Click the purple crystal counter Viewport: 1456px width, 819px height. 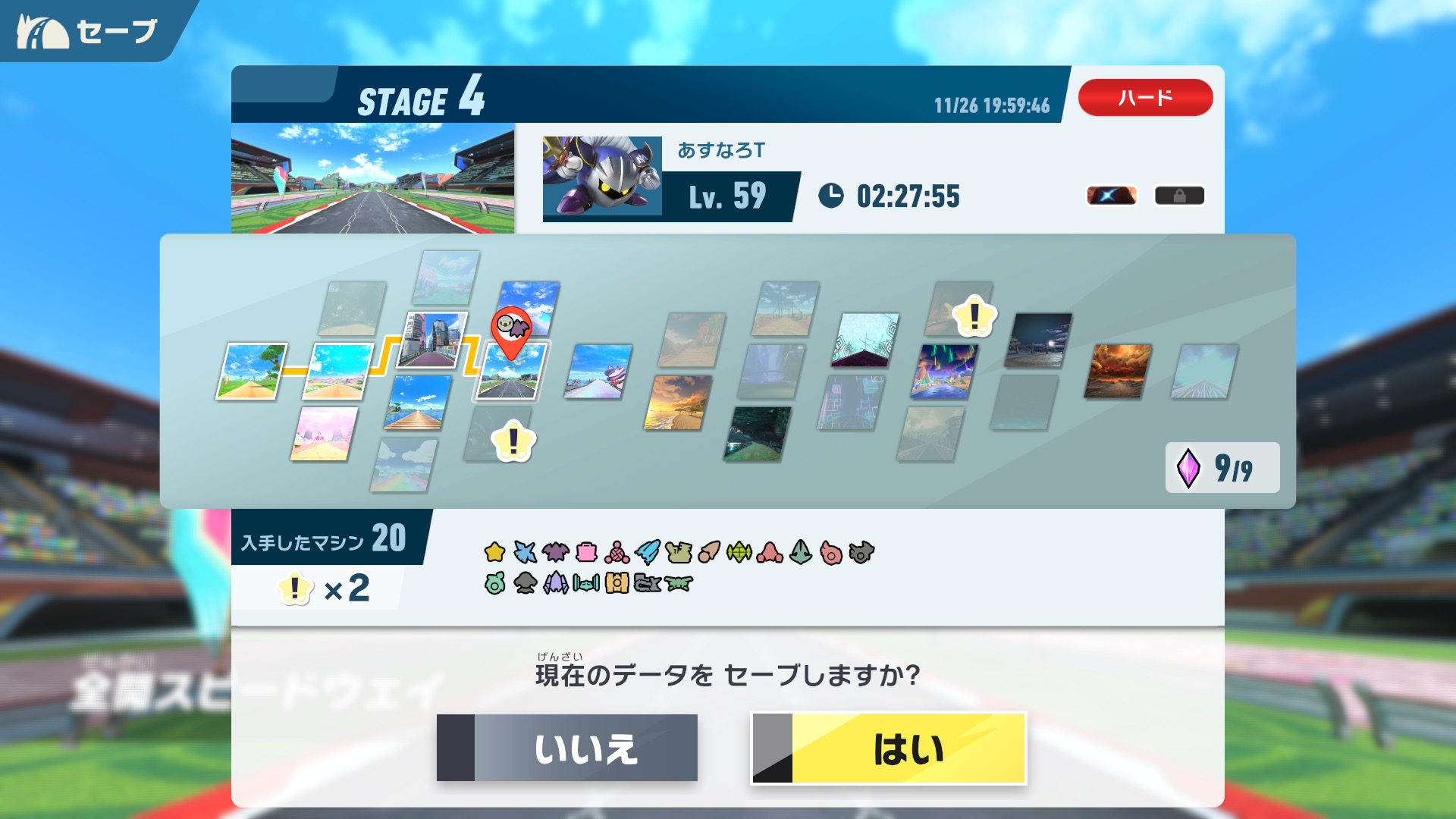(x=1222, y=468)
